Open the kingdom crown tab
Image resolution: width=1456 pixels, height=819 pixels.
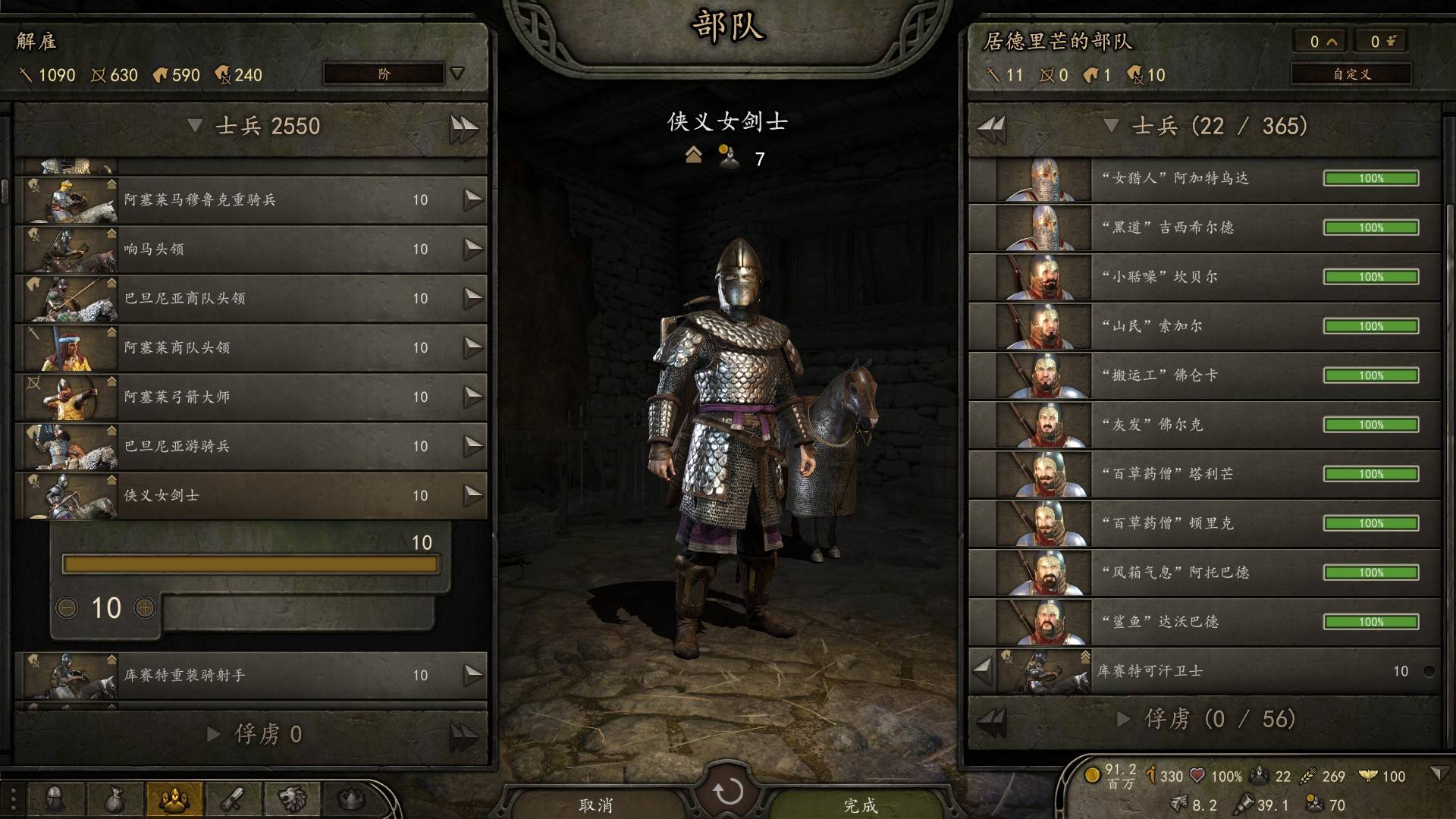tap(350, 799)
